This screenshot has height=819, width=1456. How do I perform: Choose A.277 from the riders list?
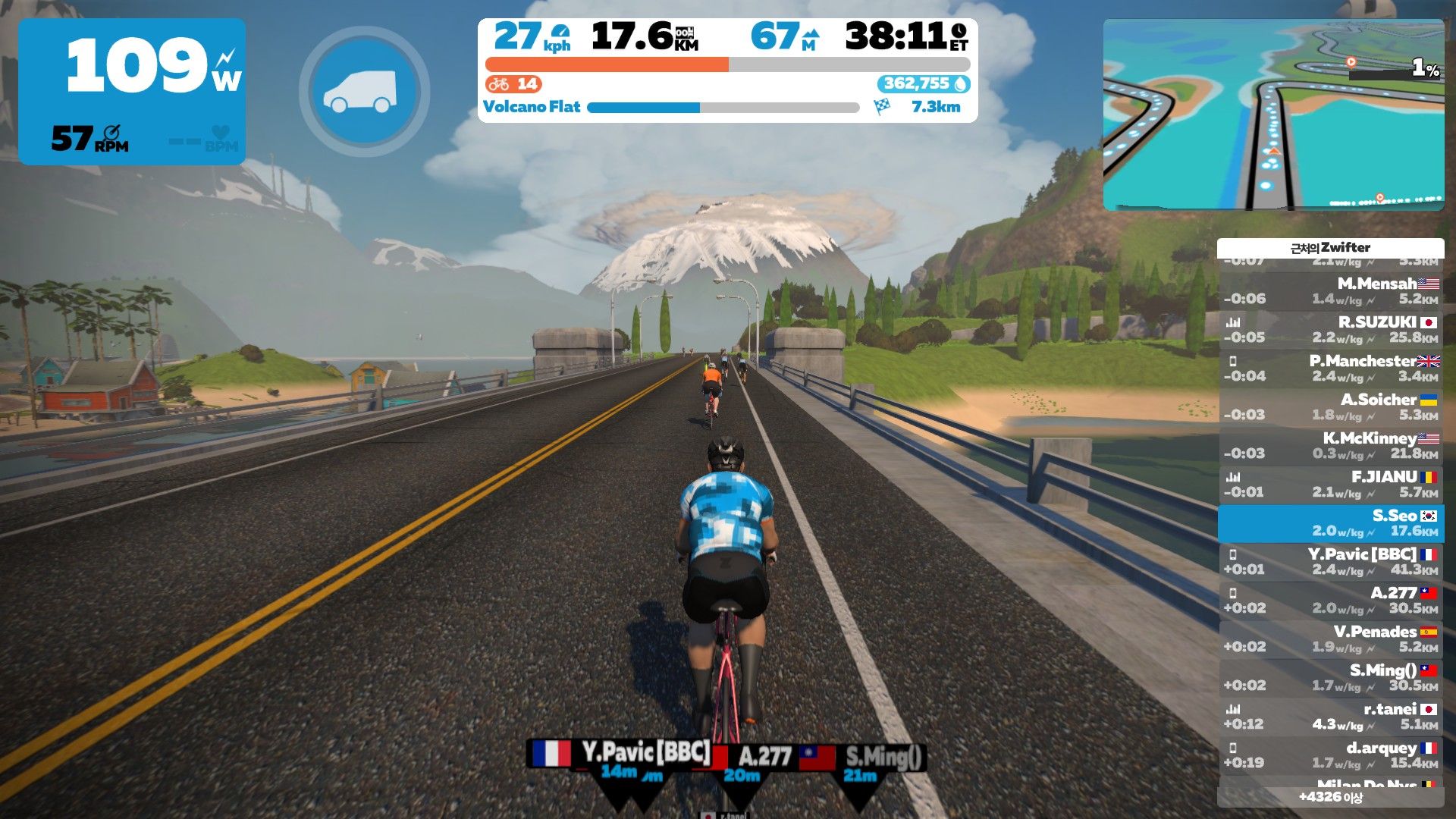coord(1331,601)
